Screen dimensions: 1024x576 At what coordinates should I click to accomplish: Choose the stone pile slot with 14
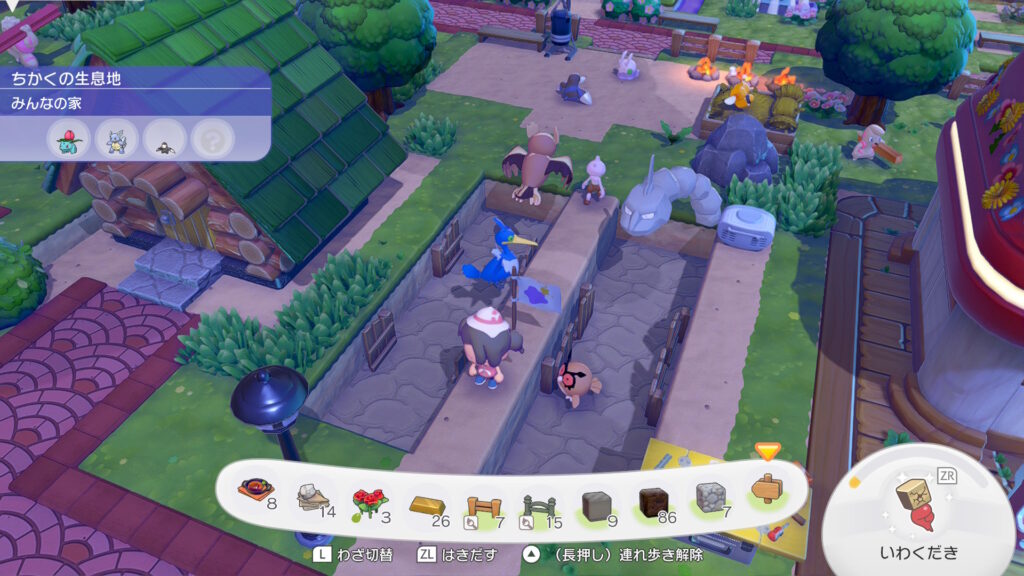(313, 494)
